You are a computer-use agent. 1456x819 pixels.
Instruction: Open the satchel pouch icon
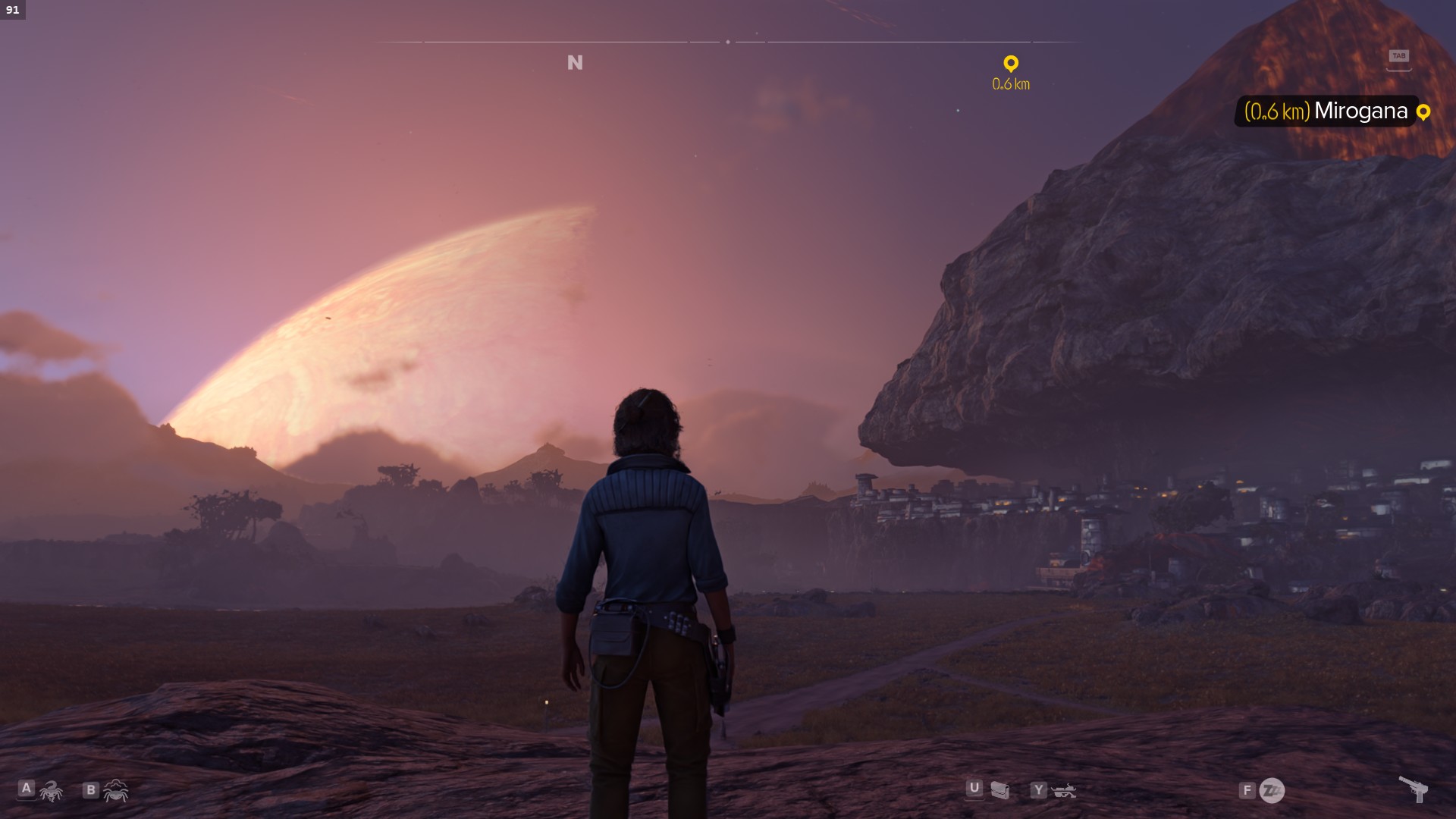[1000, 791]
